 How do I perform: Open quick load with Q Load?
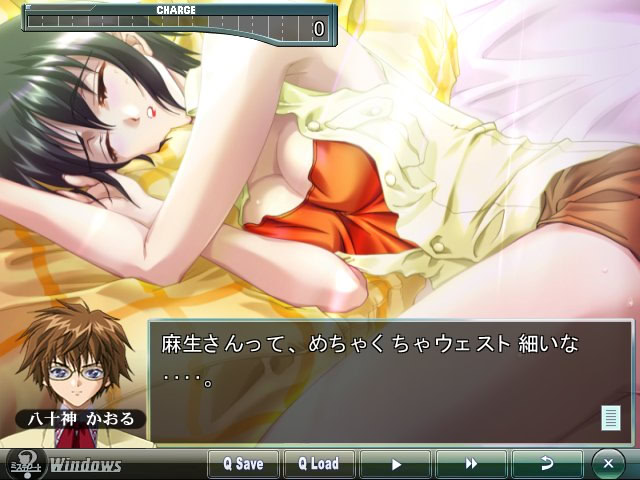tap(319, 464)
